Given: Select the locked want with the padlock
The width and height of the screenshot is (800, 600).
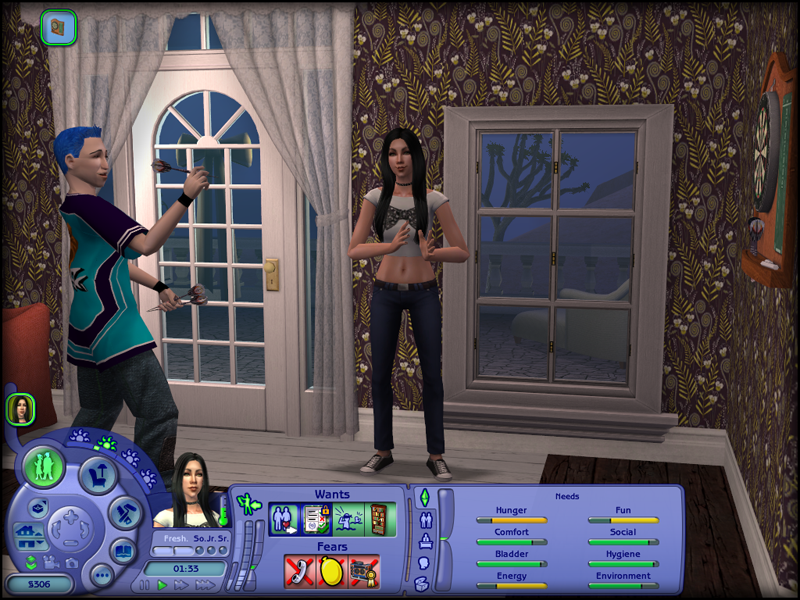Looking at the screenshot, I should click(x=315, y=519).
